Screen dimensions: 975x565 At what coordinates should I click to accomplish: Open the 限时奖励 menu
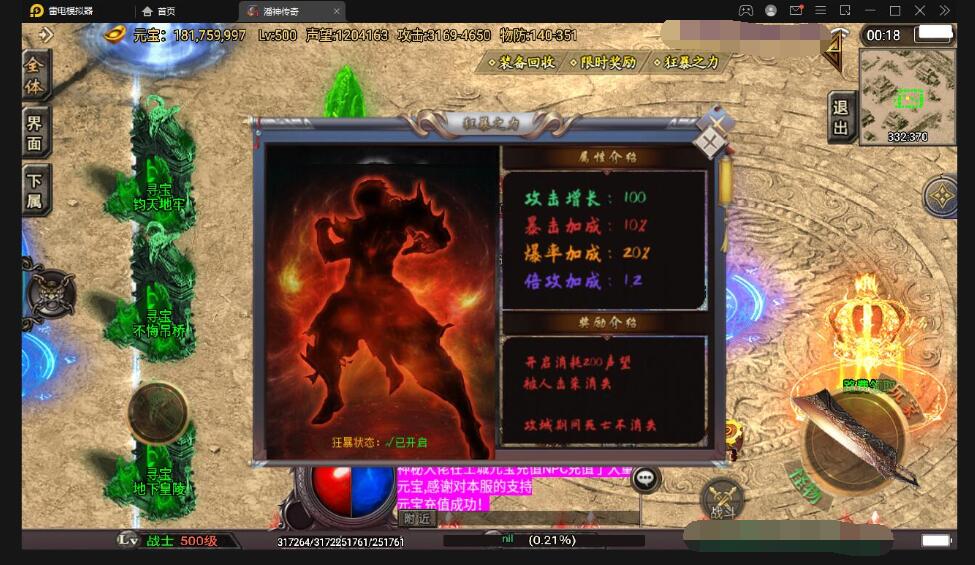(602, 62)
